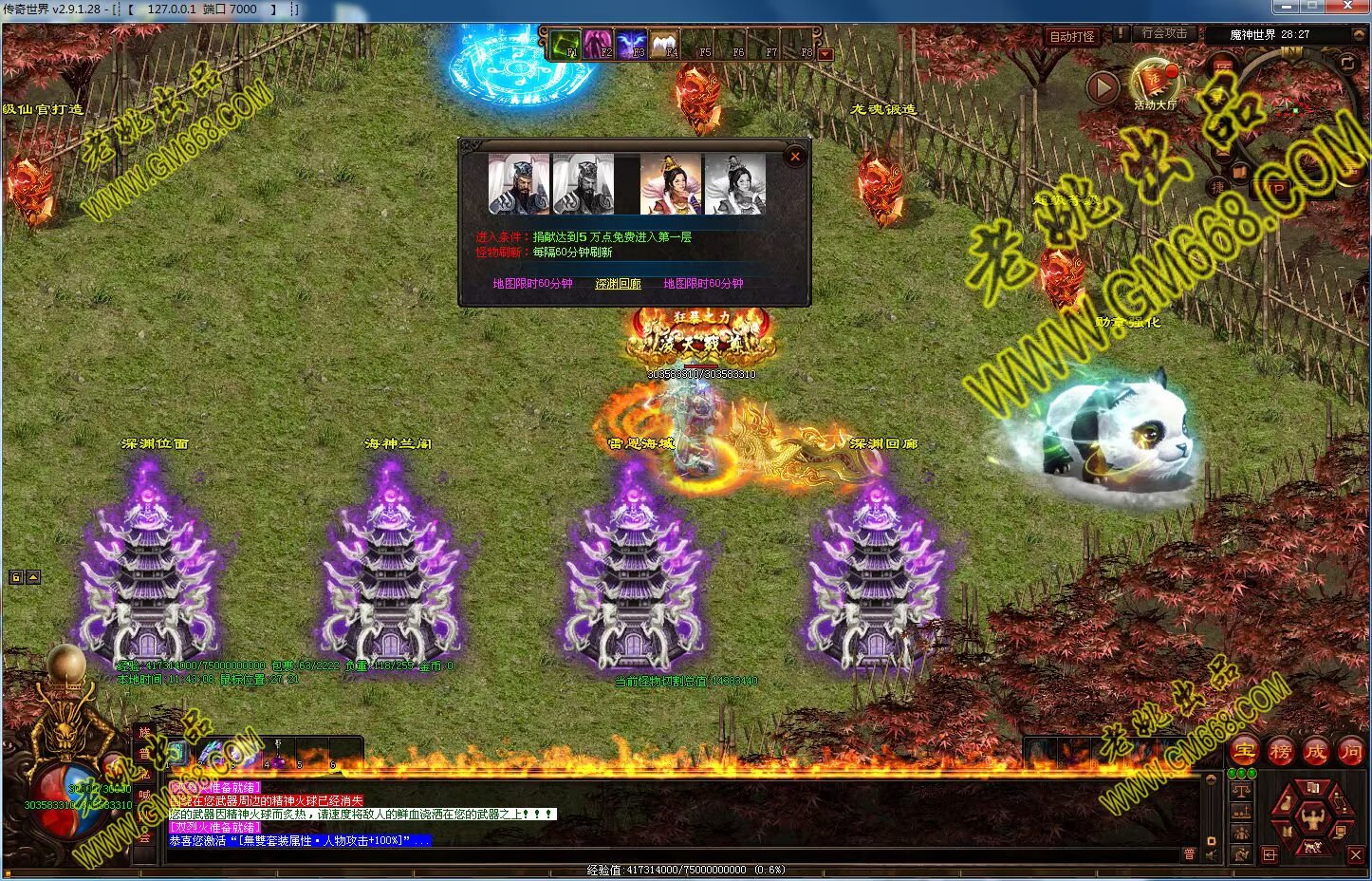This screenshot has height=881, width=1372.
Task: Cast the blue lightning F3 skill
Action: [631, 45]
